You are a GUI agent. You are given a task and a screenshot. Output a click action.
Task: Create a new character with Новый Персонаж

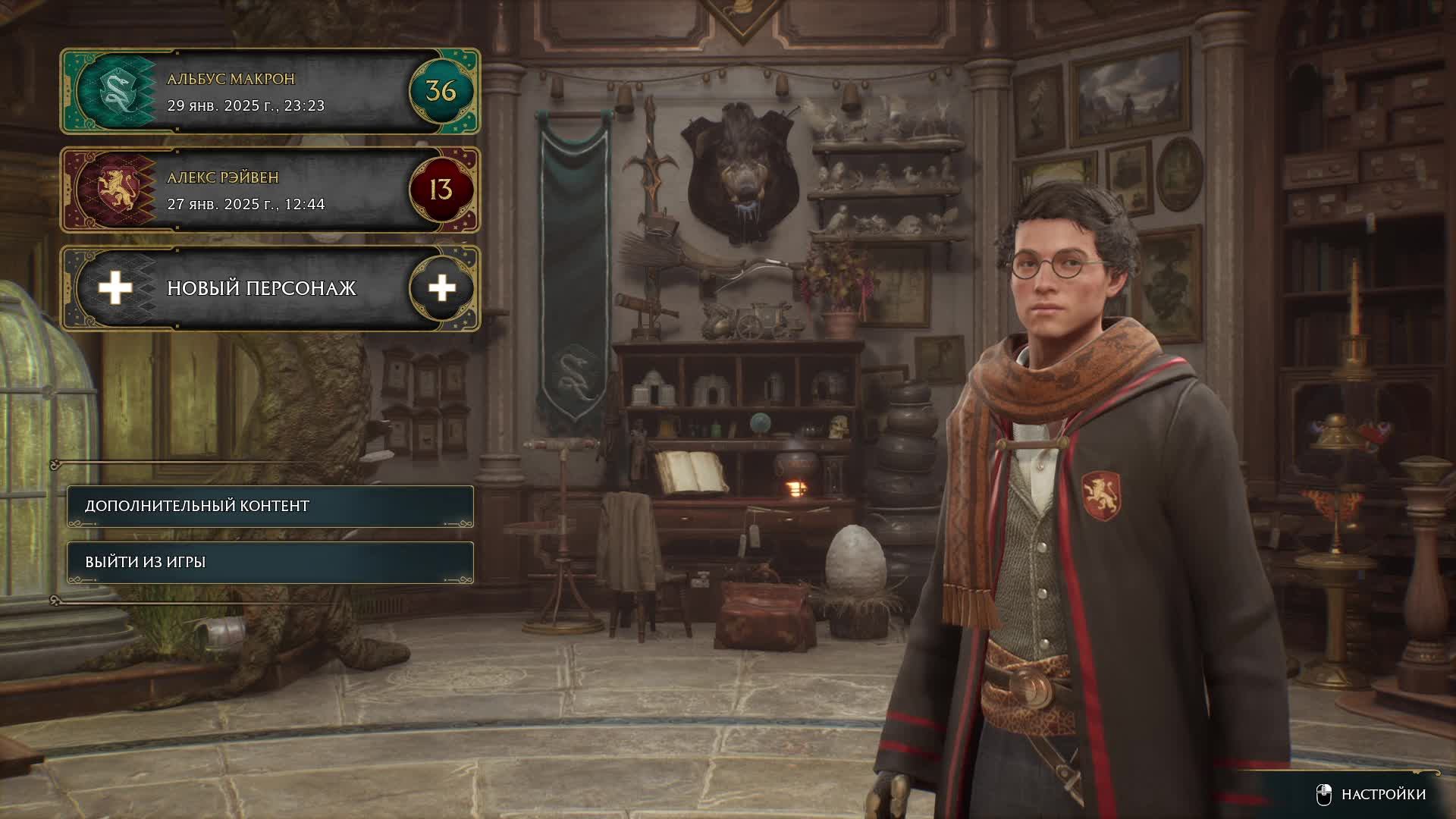click(270, 288)
